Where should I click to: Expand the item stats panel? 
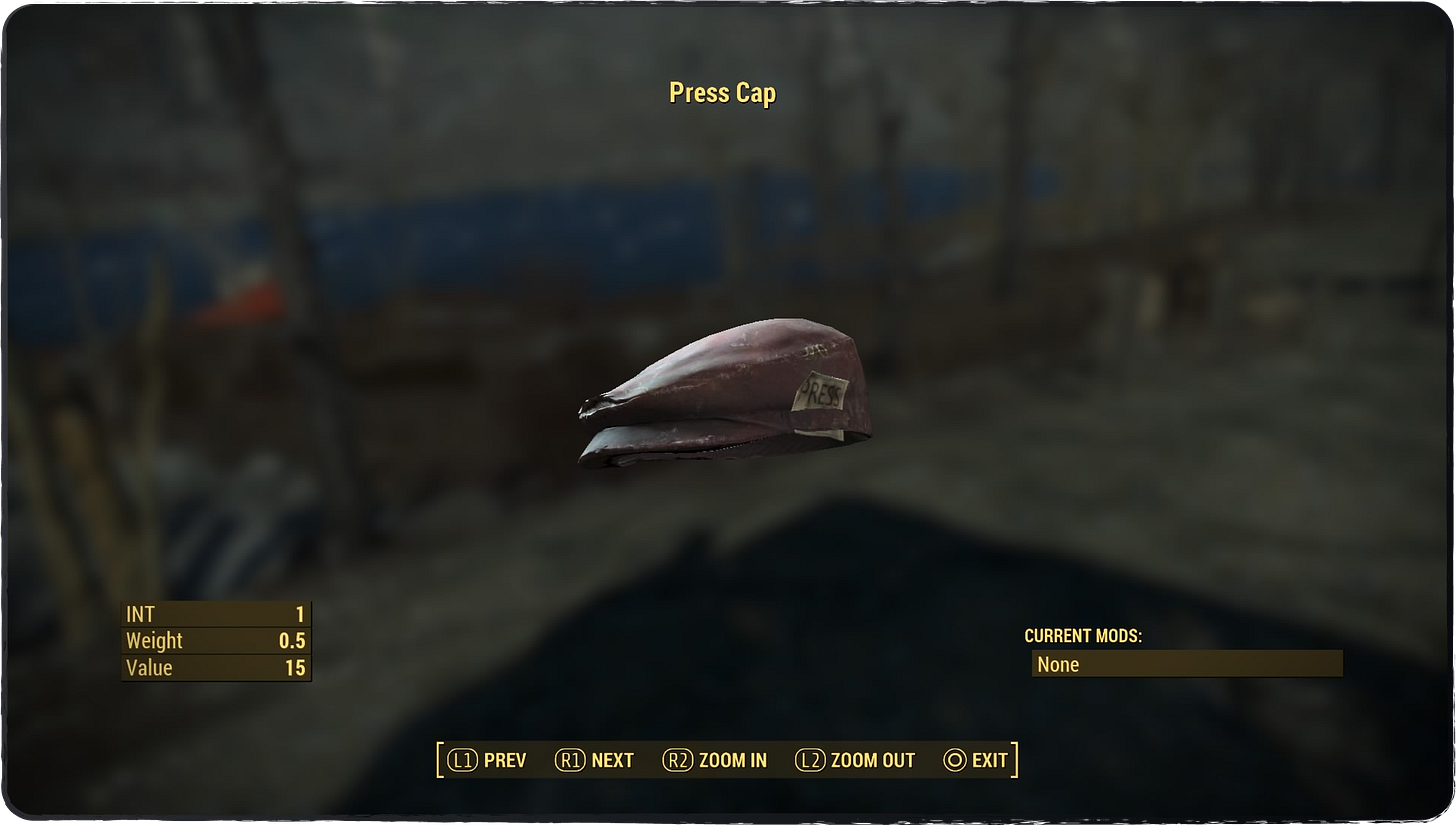click(x=215, y=641)
